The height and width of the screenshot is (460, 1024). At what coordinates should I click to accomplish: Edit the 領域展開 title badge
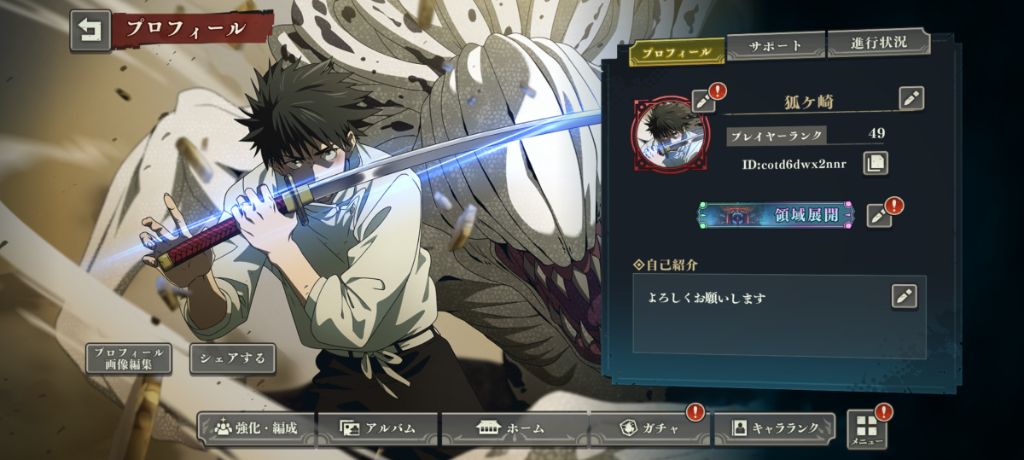[x=878, y=214]
